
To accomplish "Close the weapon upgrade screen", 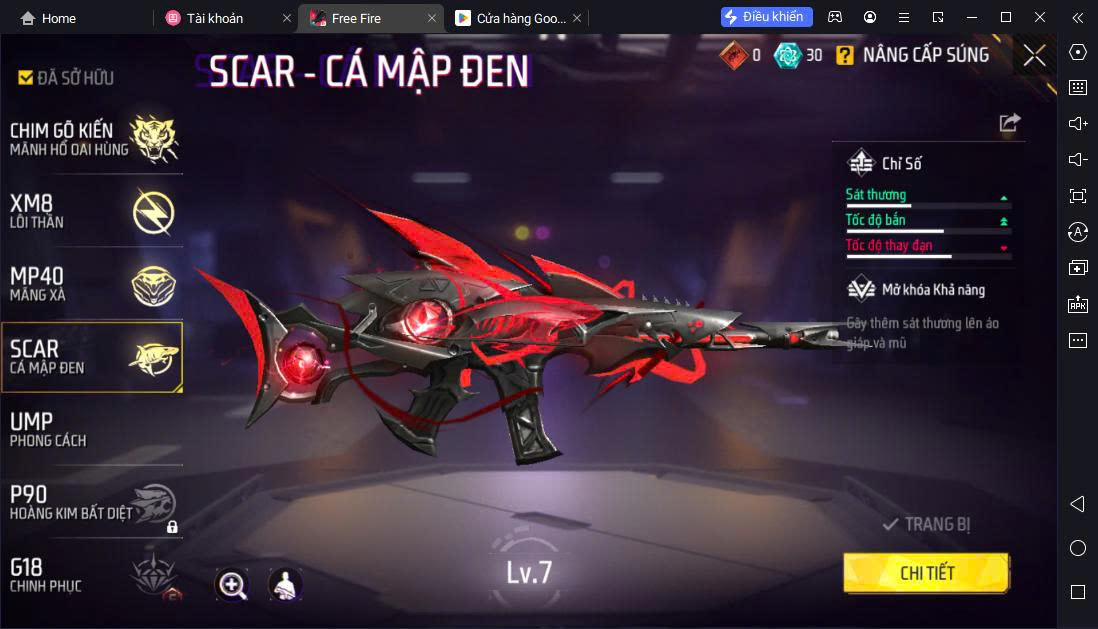I will (x=1034, y=56).
